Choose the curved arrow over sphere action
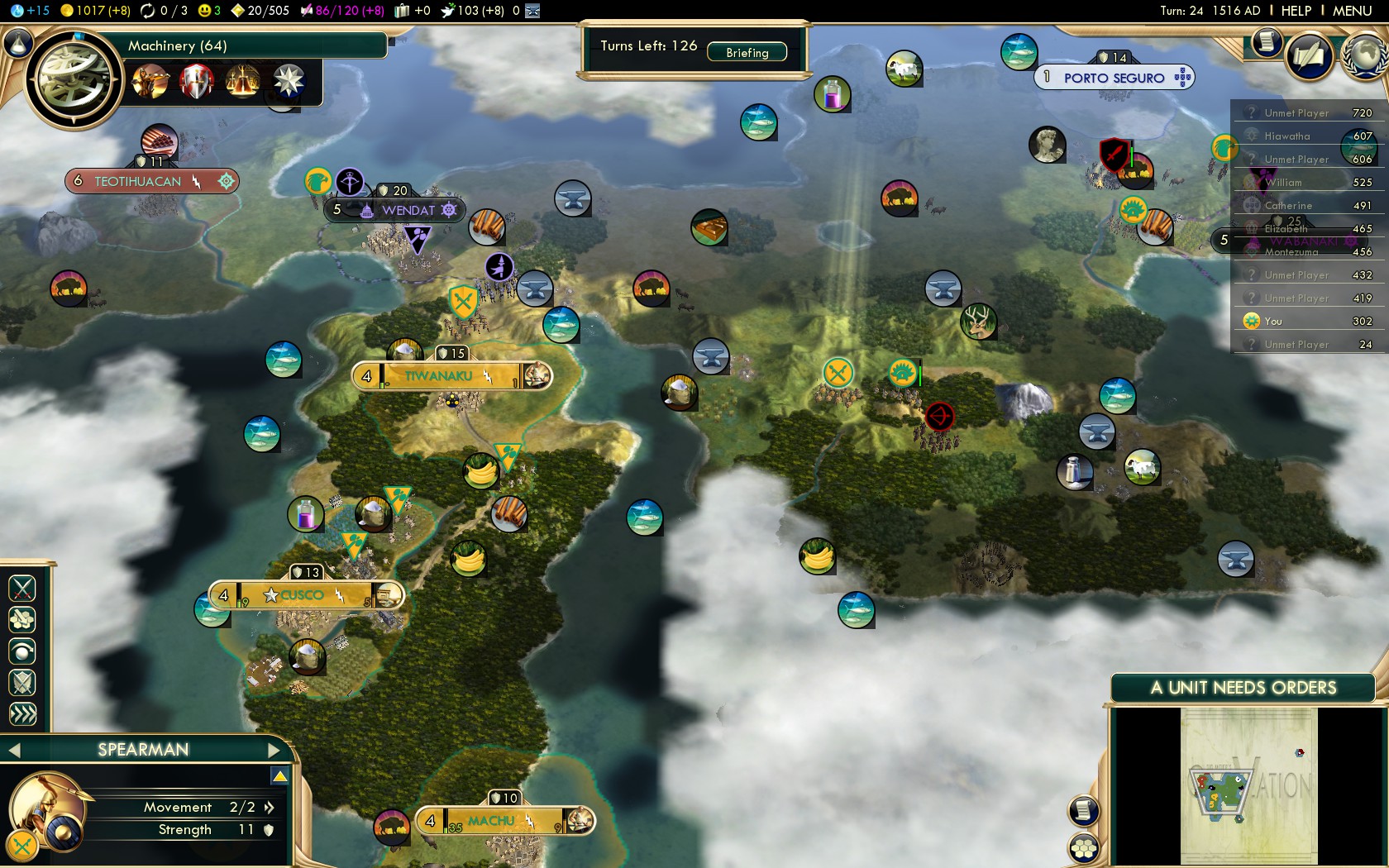The image size is (1389, 868). pyautogui.click(x=22, y=651)
